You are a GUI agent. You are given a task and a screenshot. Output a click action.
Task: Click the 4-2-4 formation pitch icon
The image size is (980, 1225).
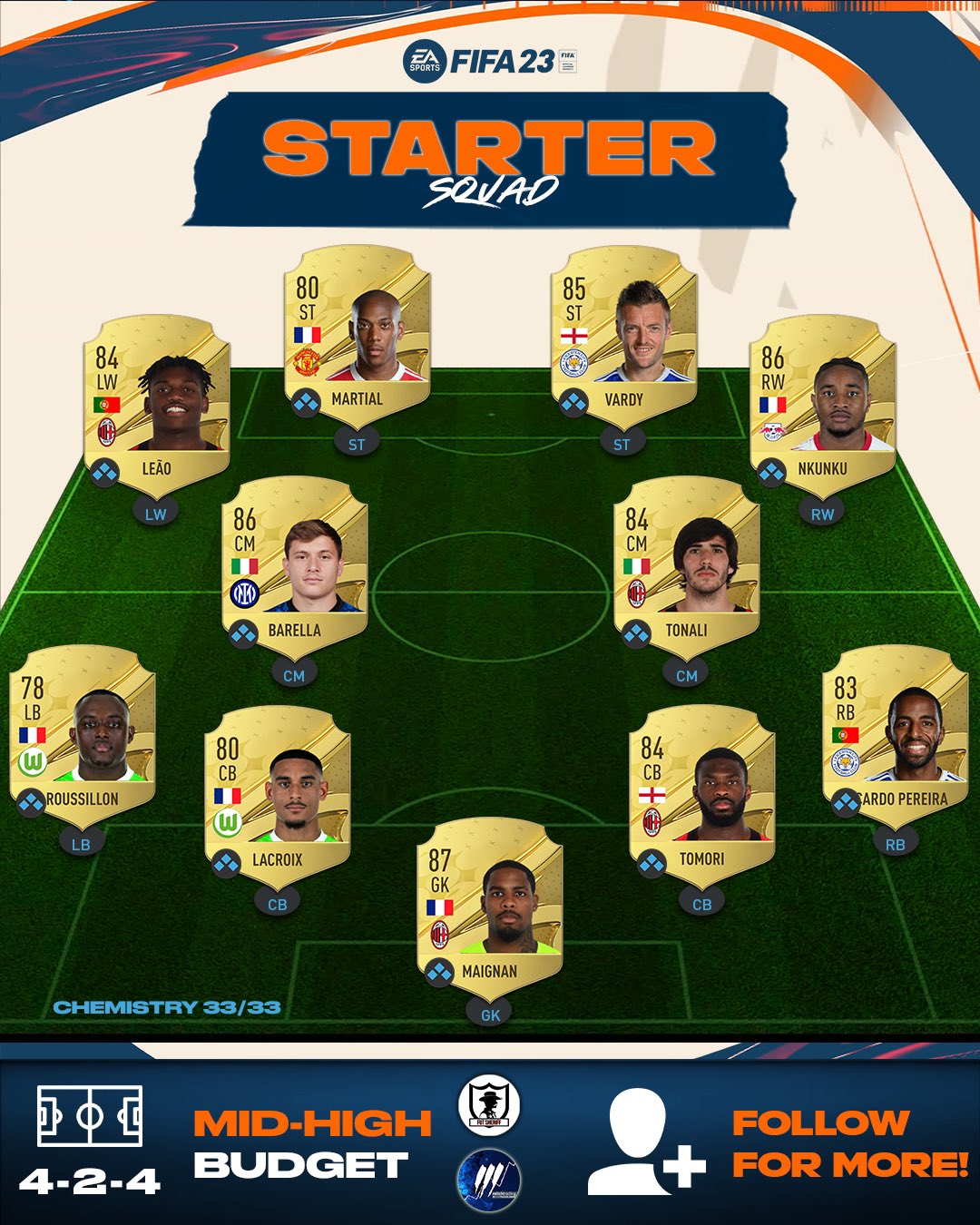pyautogui.click(x=90, y=1116)
